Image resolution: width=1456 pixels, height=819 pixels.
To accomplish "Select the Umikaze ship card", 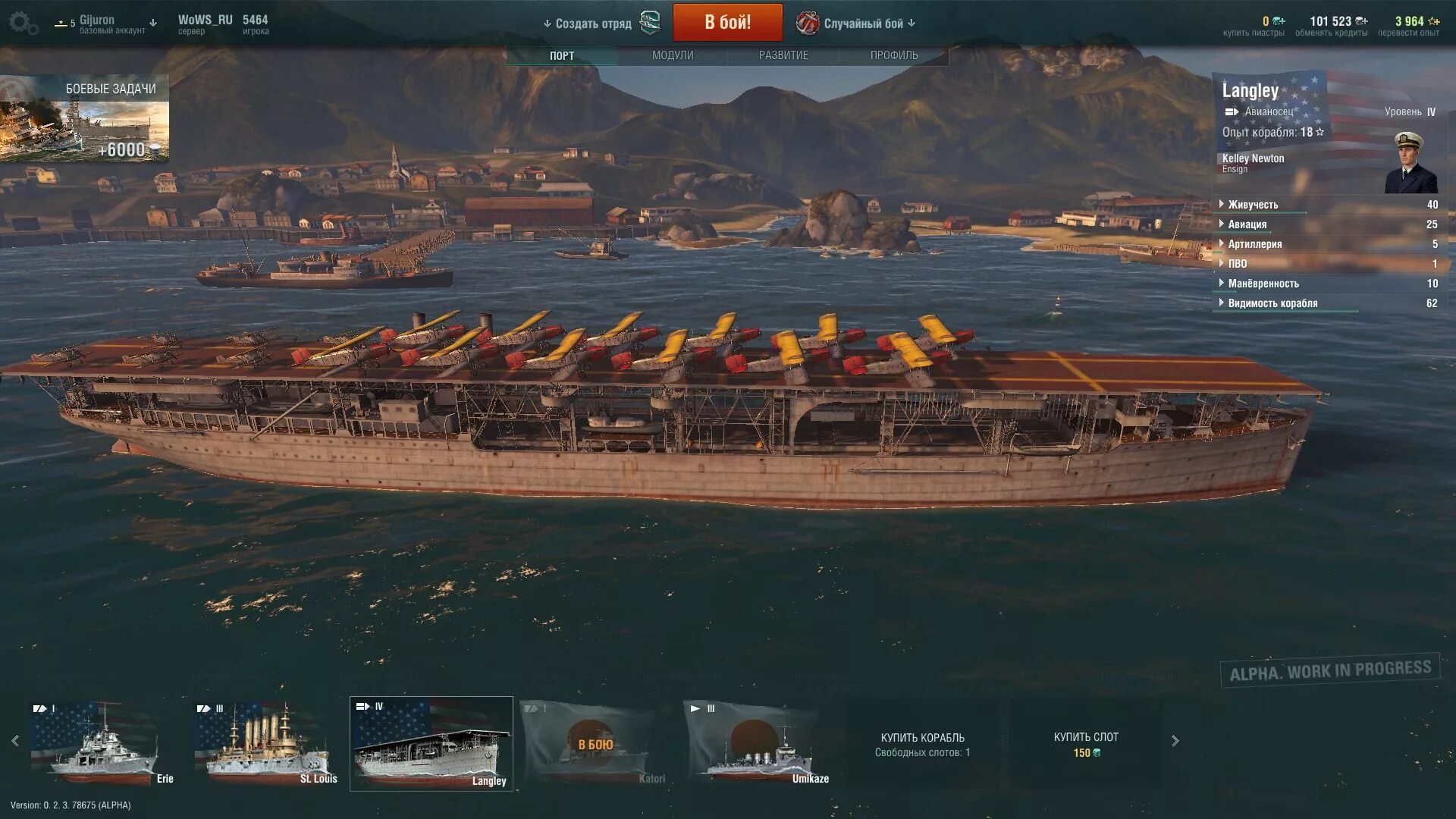I will coord(757,743).
